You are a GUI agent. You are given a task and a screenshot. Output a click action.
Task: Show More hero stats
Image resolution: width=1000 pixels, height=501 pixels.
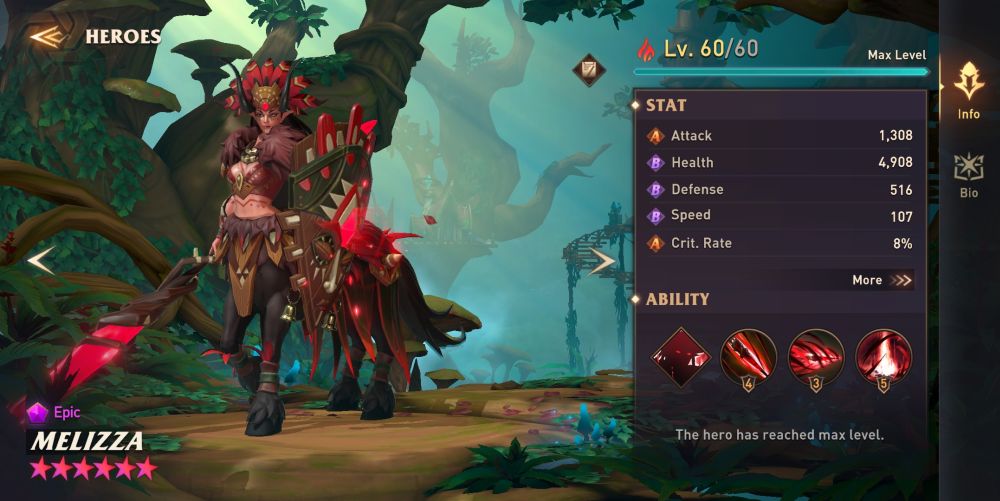coord(882,280)
